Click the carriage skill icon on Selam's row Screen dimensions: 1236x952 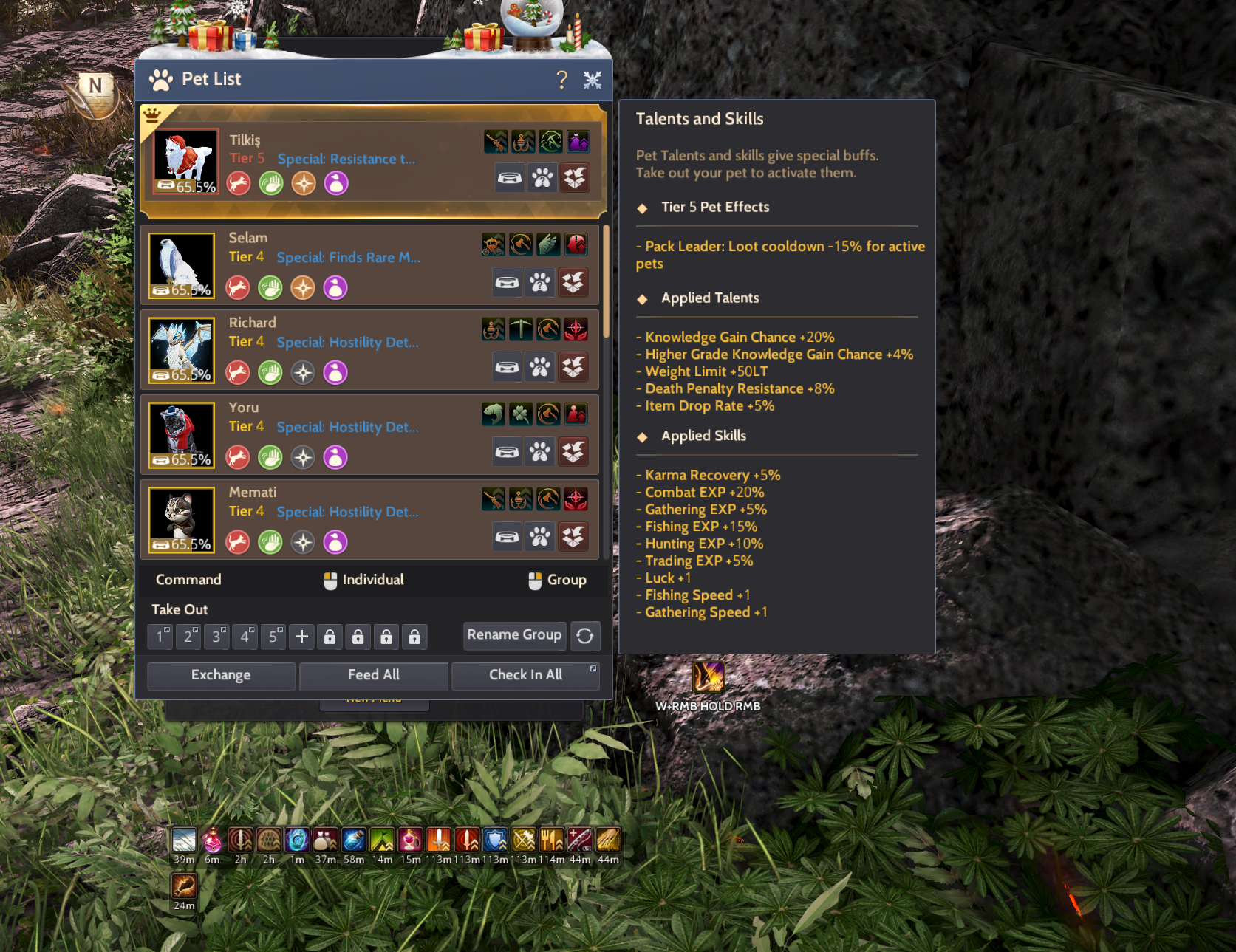pos(493,244)
